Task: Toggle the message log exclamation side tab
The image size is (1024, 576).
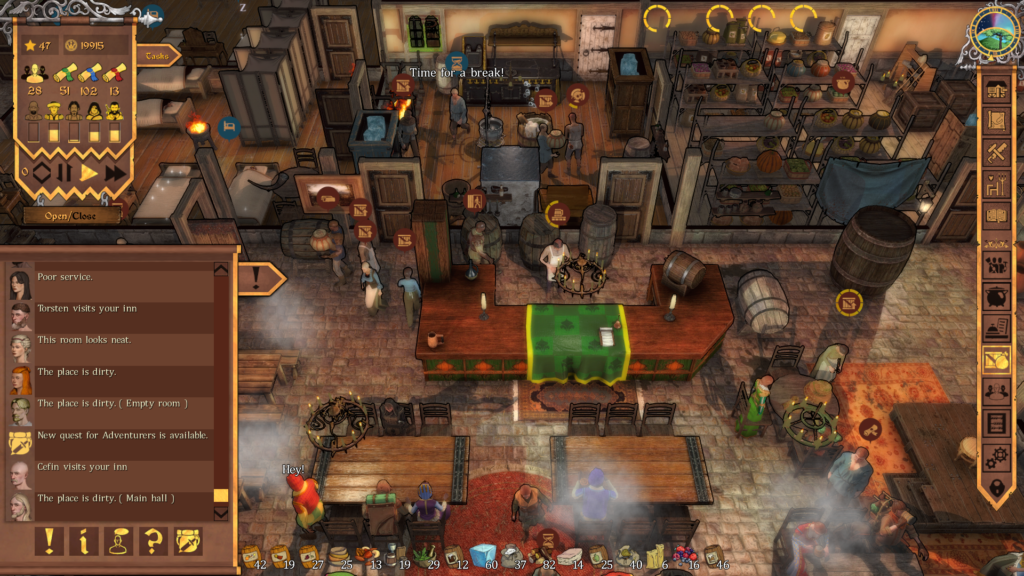Action: [x=258, y=276]
